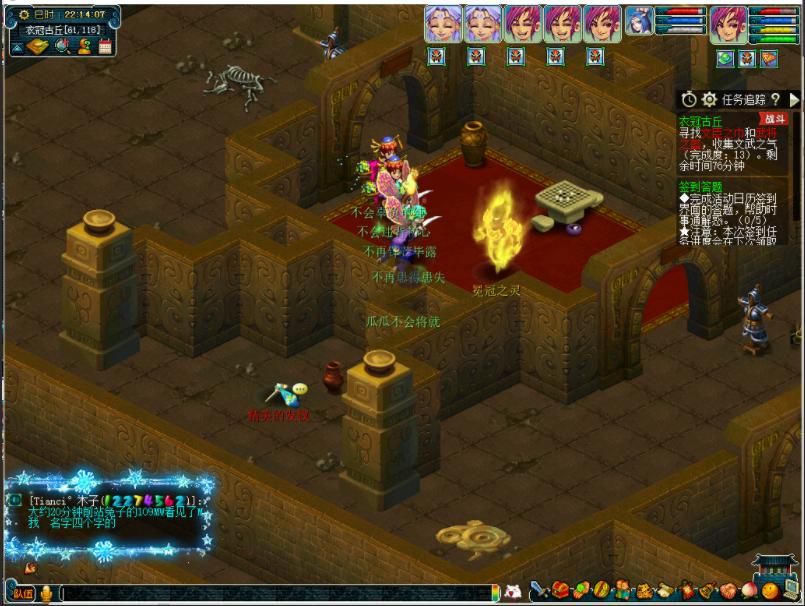The height and width of the screenshot is (606, 805).
Task: Click the microphone voice chat icon
Action: point(47,594)
